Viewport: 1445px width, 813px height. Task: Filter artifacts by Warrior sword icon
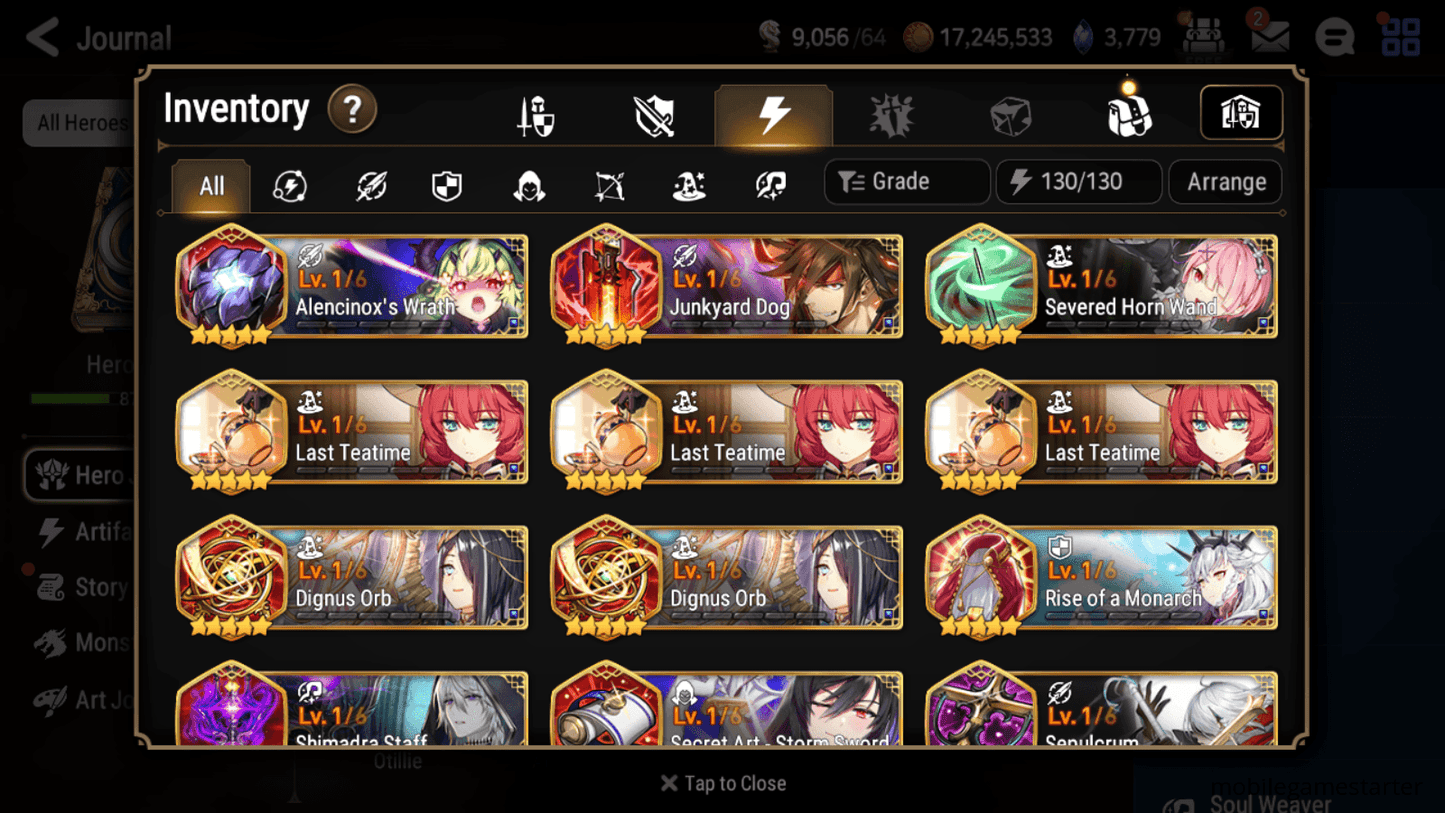(x=369, y=182)
